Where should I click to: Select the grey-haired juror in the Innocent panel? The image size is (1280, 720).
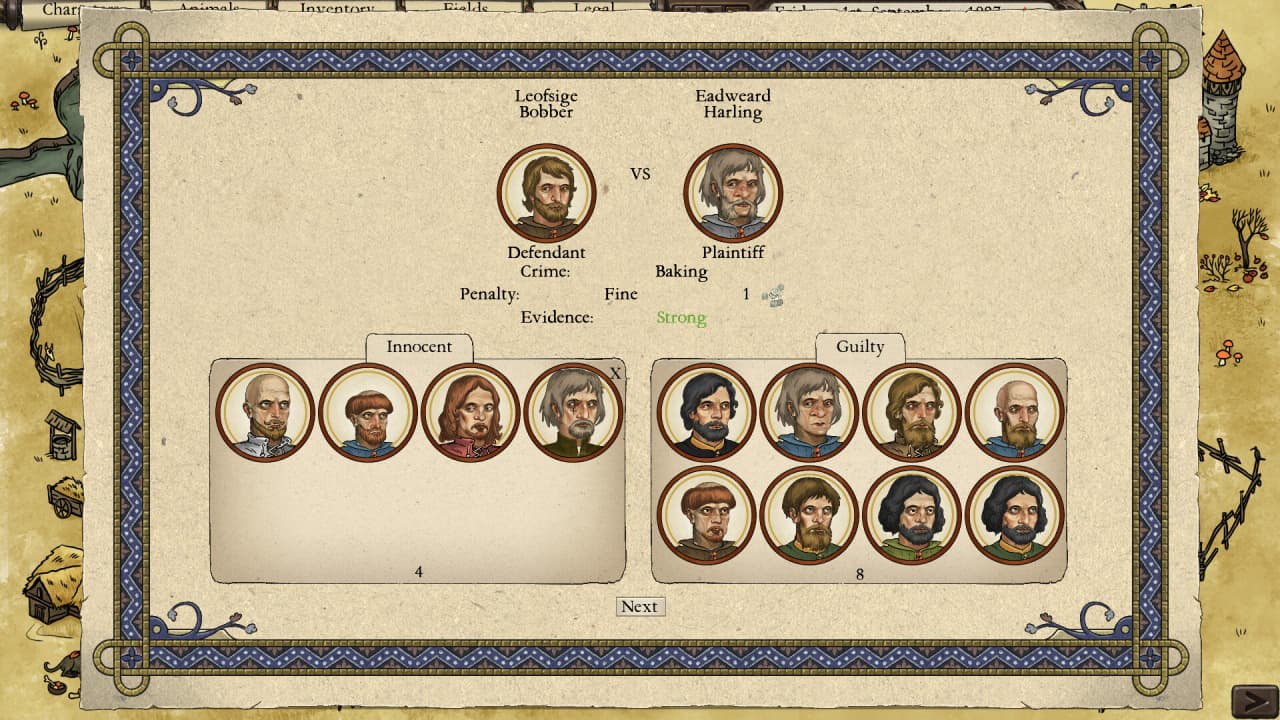[573, 412]
